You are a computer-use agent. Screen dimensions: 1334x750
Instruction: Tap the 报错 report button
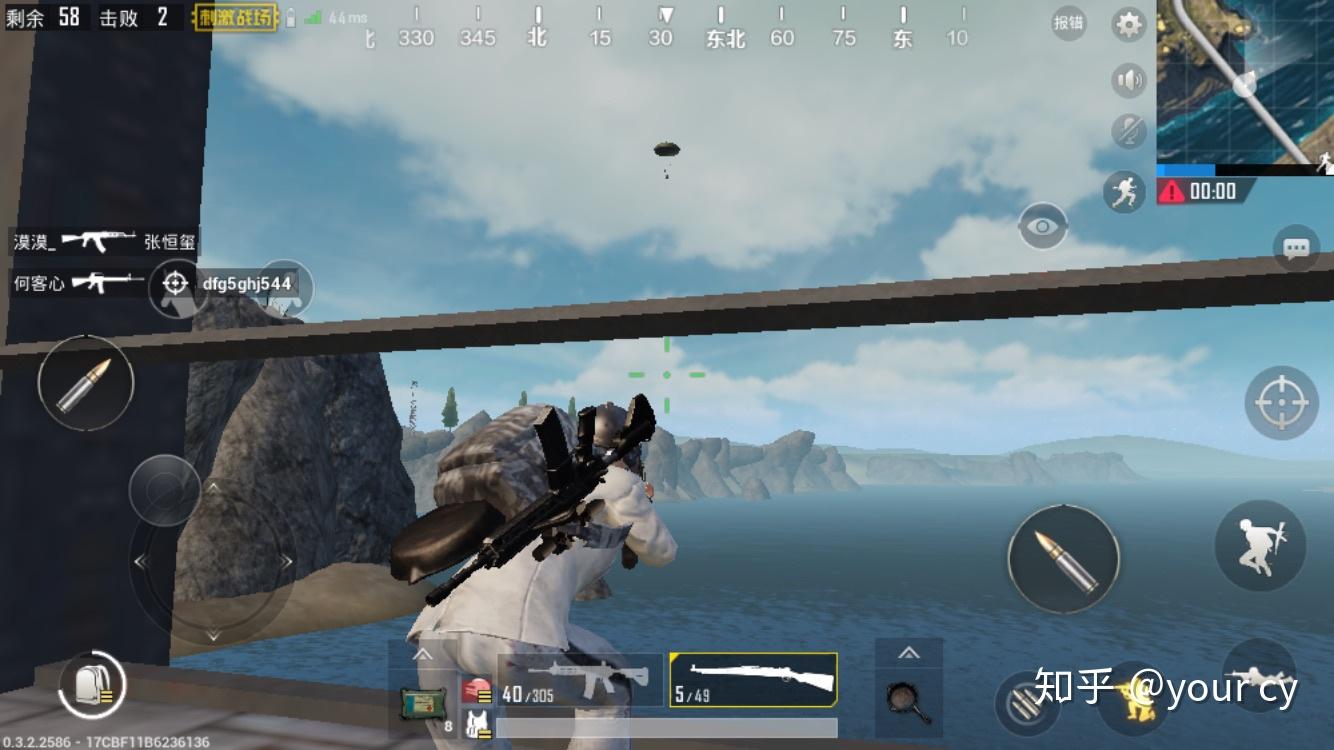click(1069, 24)
